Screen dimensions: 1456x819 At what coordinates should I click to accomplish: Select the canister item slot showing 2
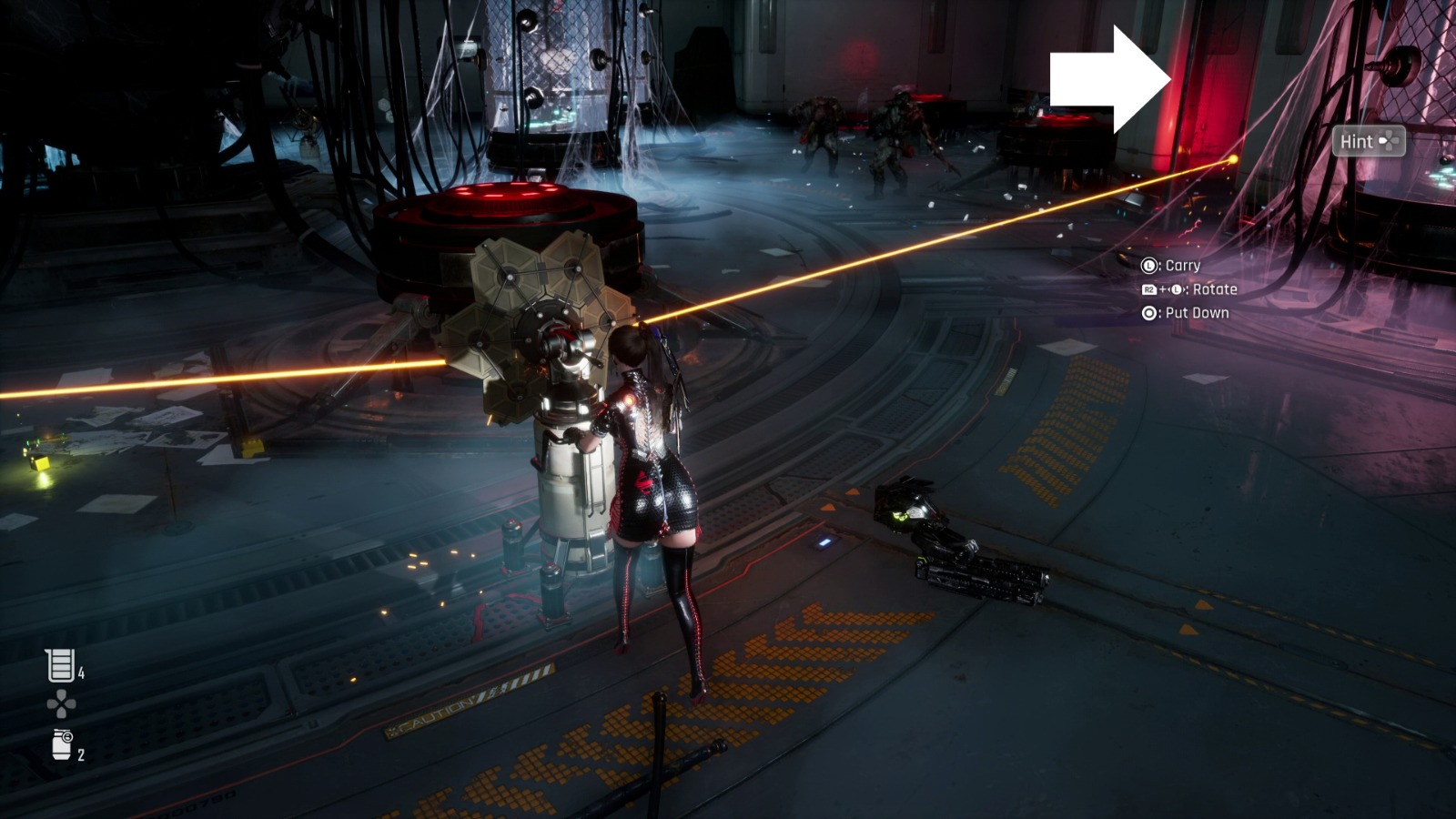pyautogui.click(x=62, y=744)
